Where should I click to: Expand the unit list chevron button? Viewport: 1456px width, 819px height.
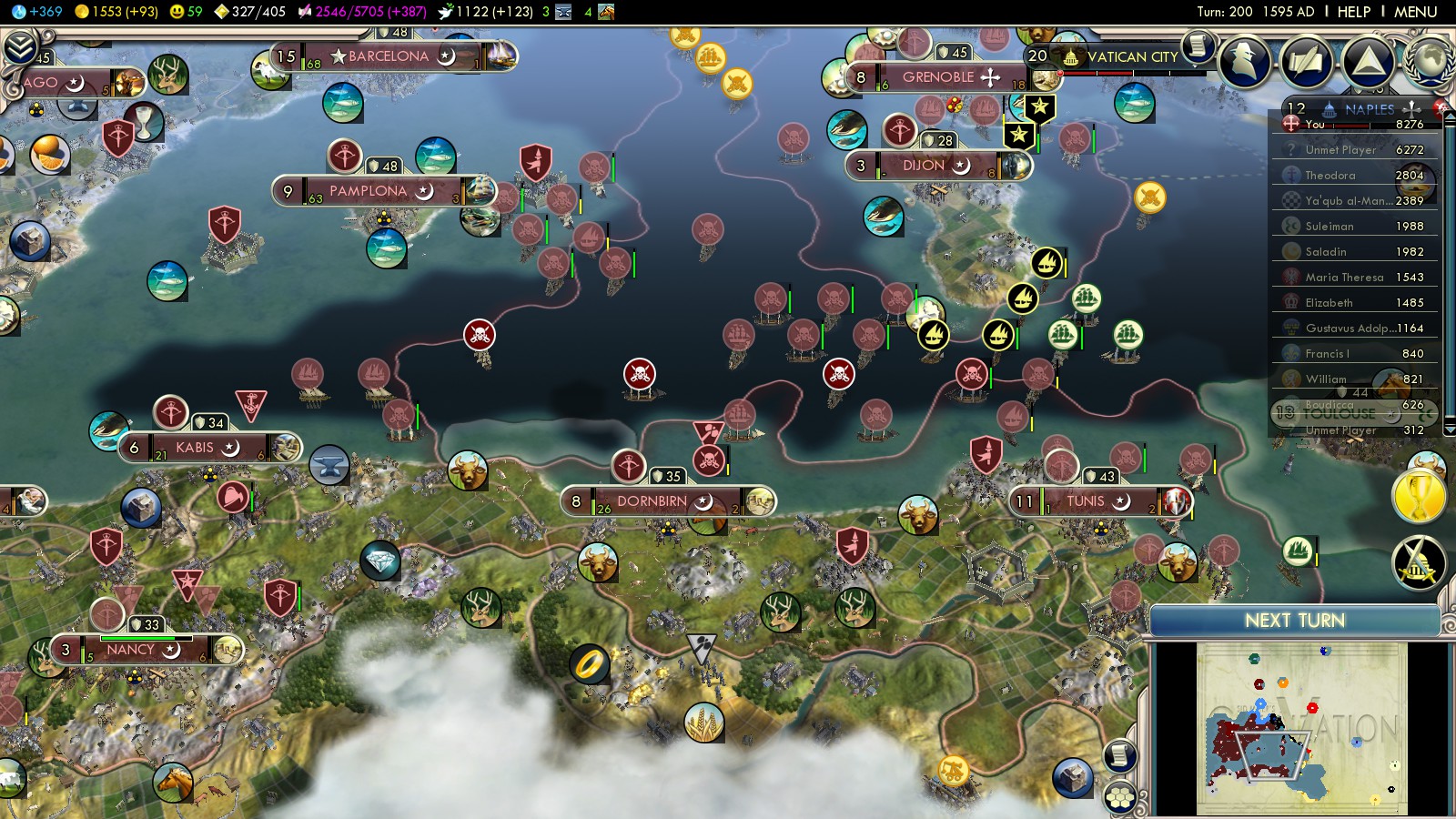[x=20, y=47]
